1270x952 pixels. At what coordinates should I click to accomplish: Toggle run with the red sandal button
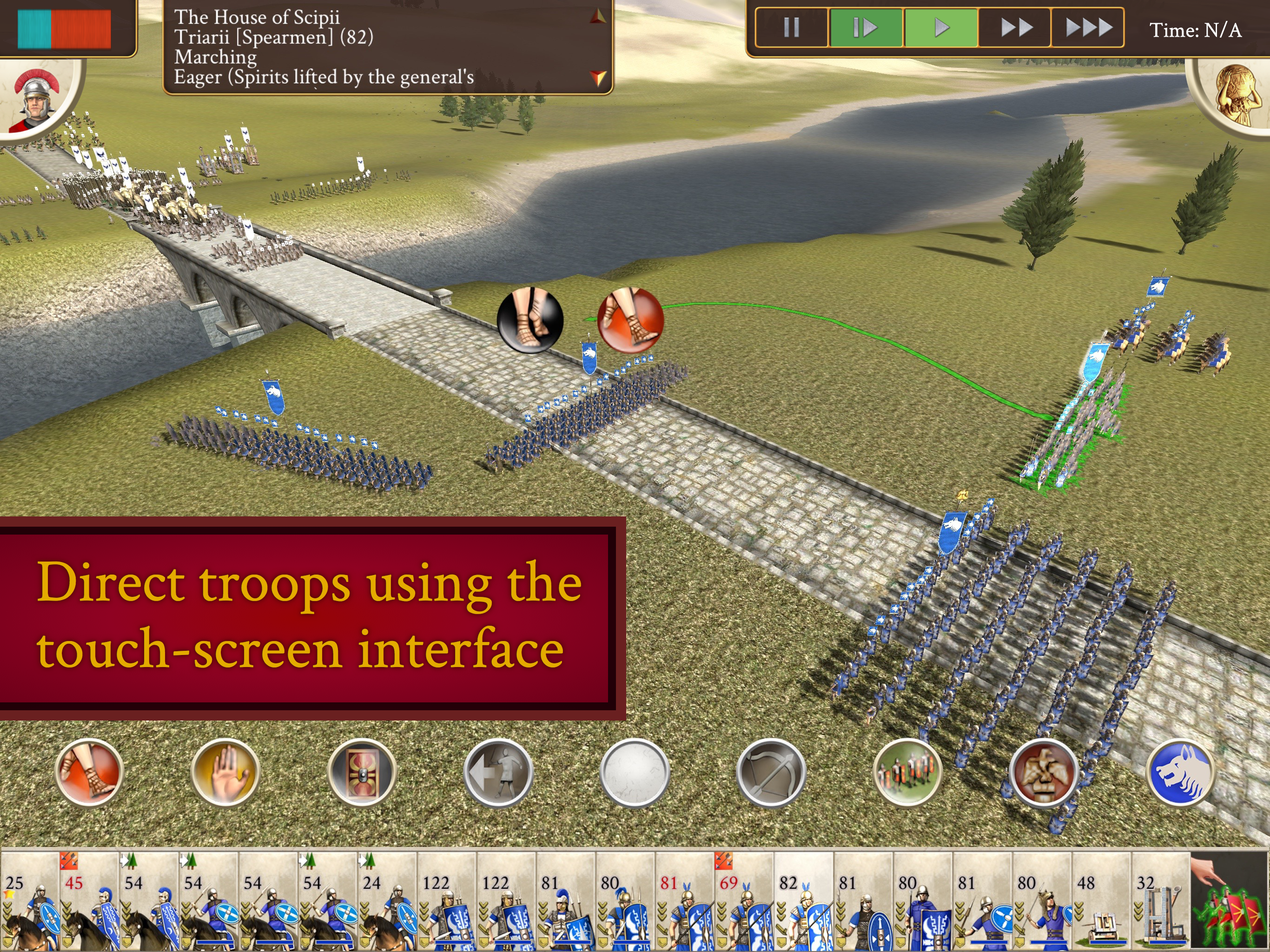pos(89,772)
